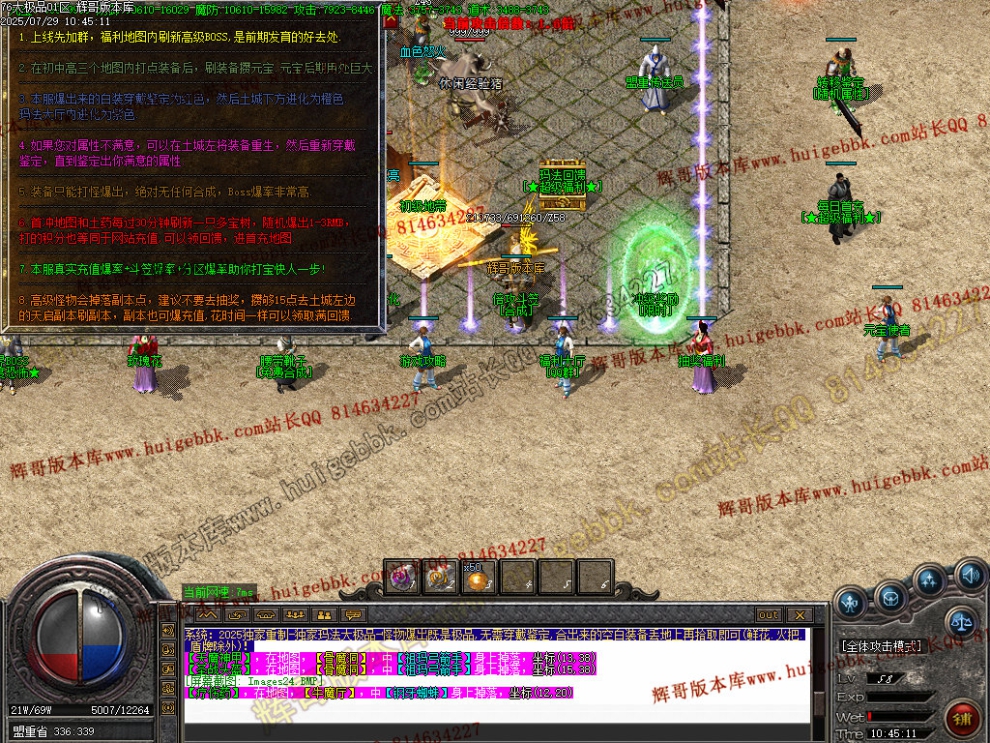Toggle sound with the speaker button

click(x=969, y=574)
